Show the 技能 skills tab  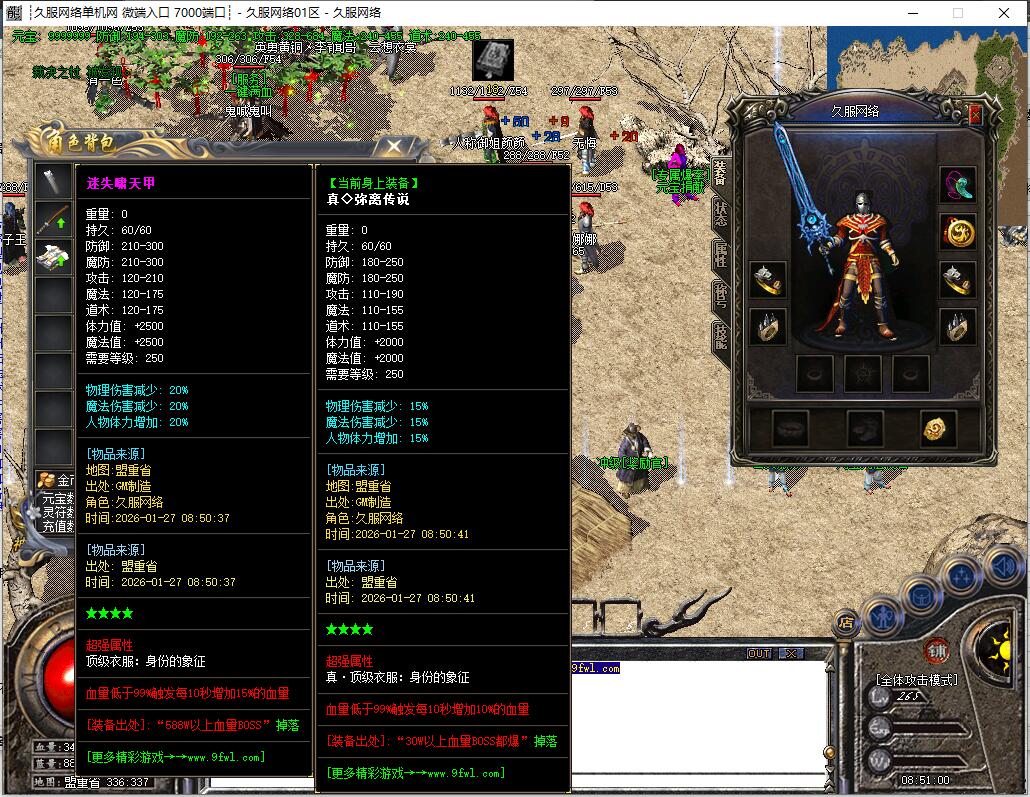(x=720, y=335)
